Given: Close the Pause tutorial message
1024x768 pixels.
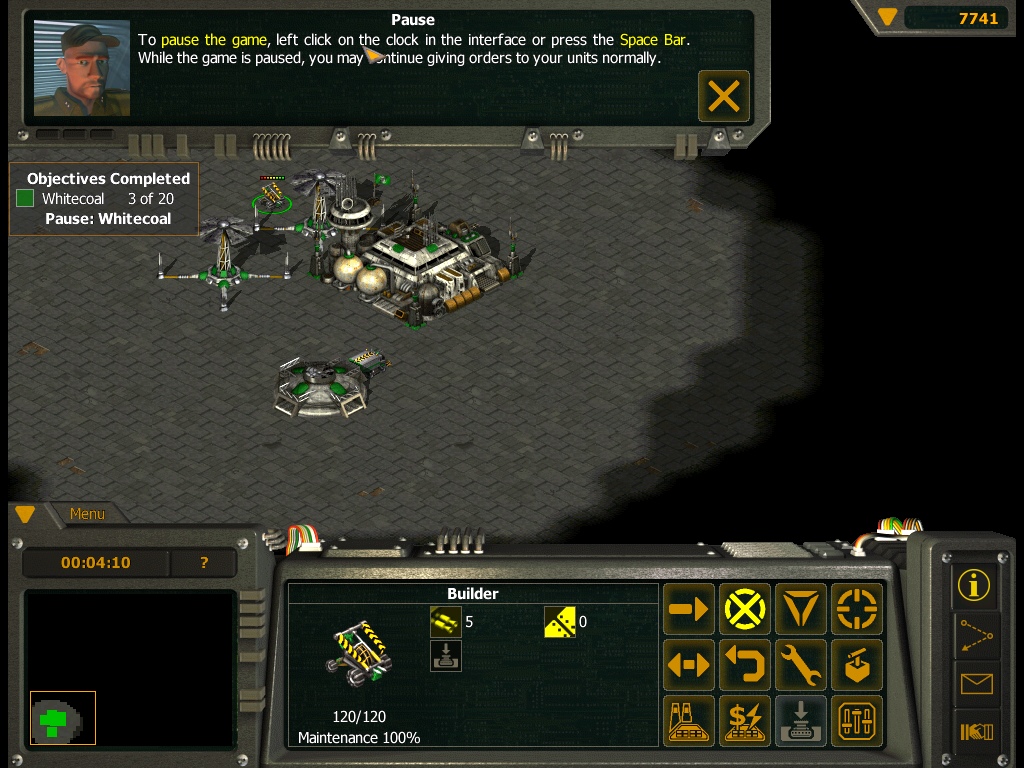Looking at the screenshot, I should 723,96.
